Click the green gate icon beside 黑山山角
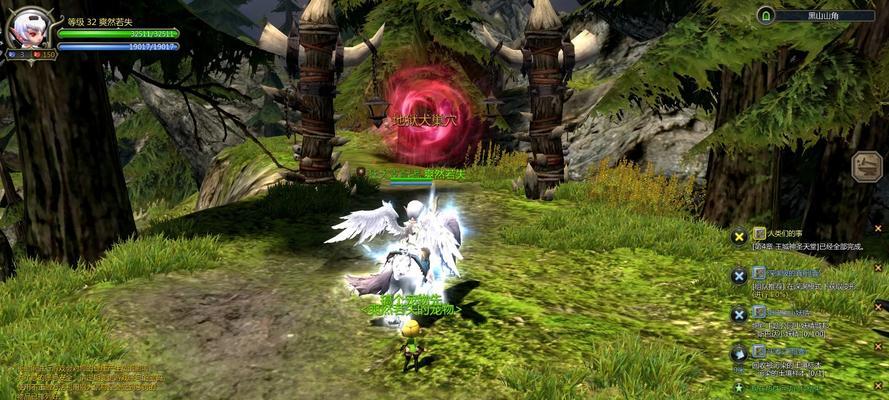This screenshot has height=400, width=889. click(x=766, y=15)
